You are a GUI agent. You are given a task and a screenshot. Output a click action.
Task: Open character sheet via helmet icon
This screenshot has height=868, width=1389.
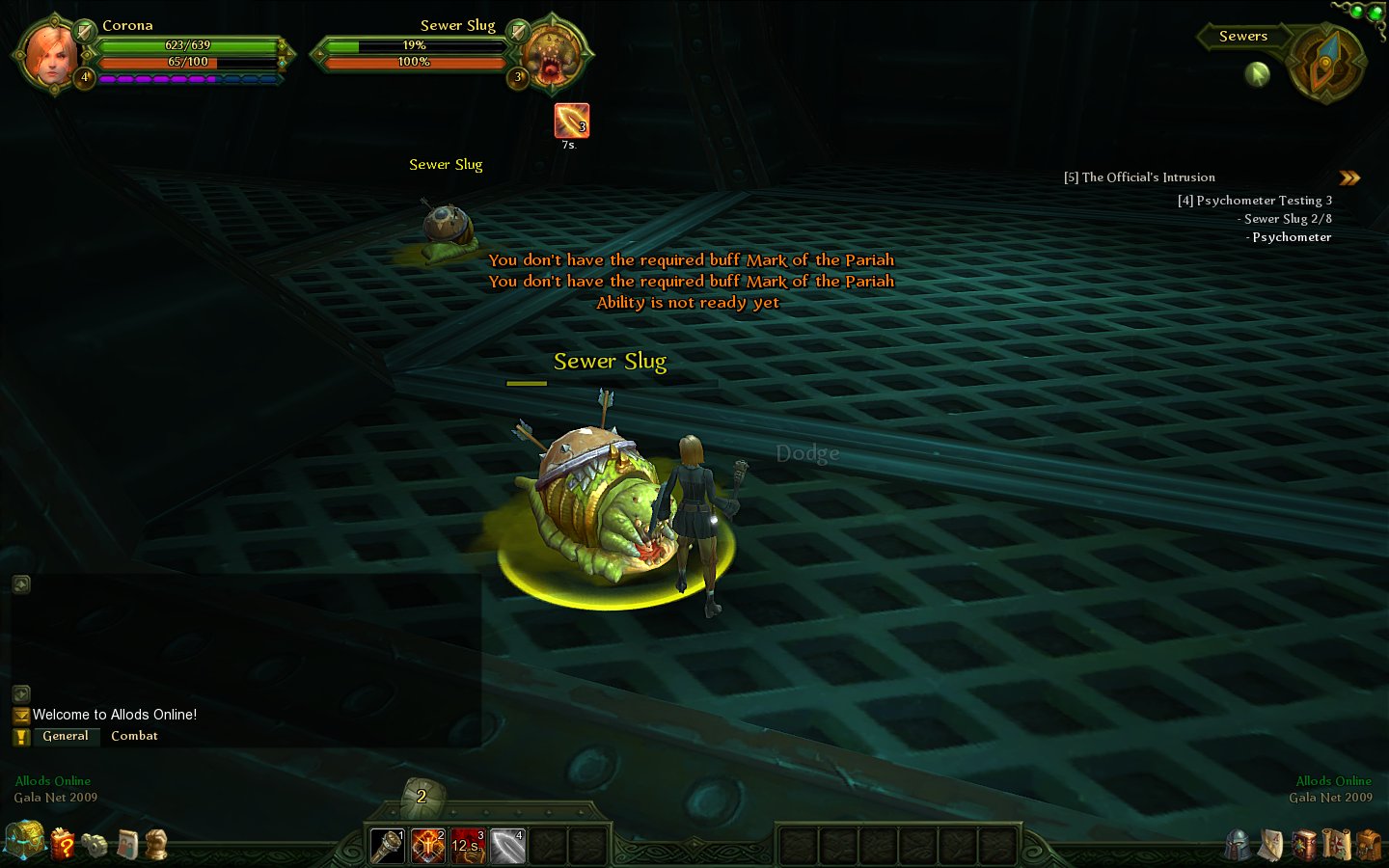1239,845
